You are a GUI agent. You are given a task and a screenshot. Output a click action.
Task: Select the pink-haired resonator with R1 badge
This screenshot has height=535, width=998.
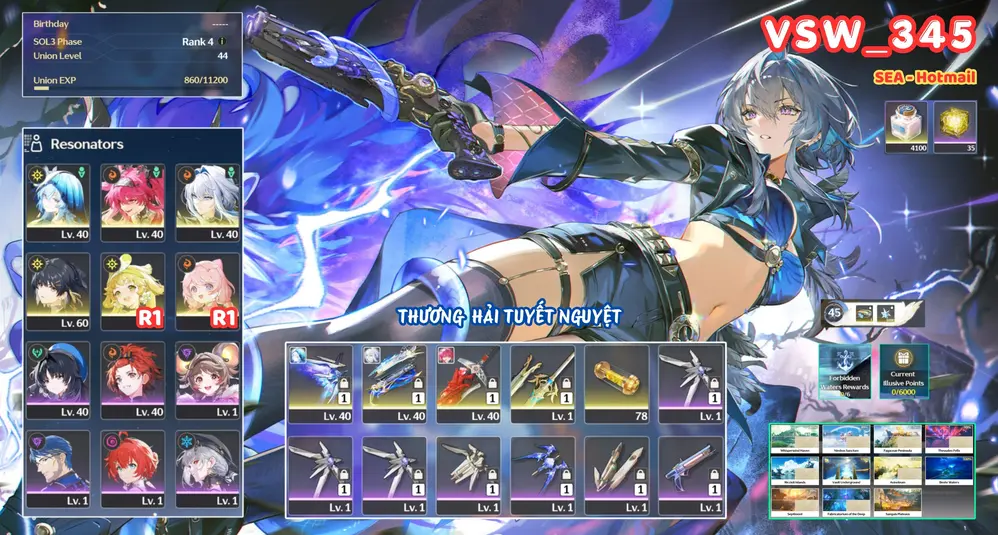coord(206,290)
